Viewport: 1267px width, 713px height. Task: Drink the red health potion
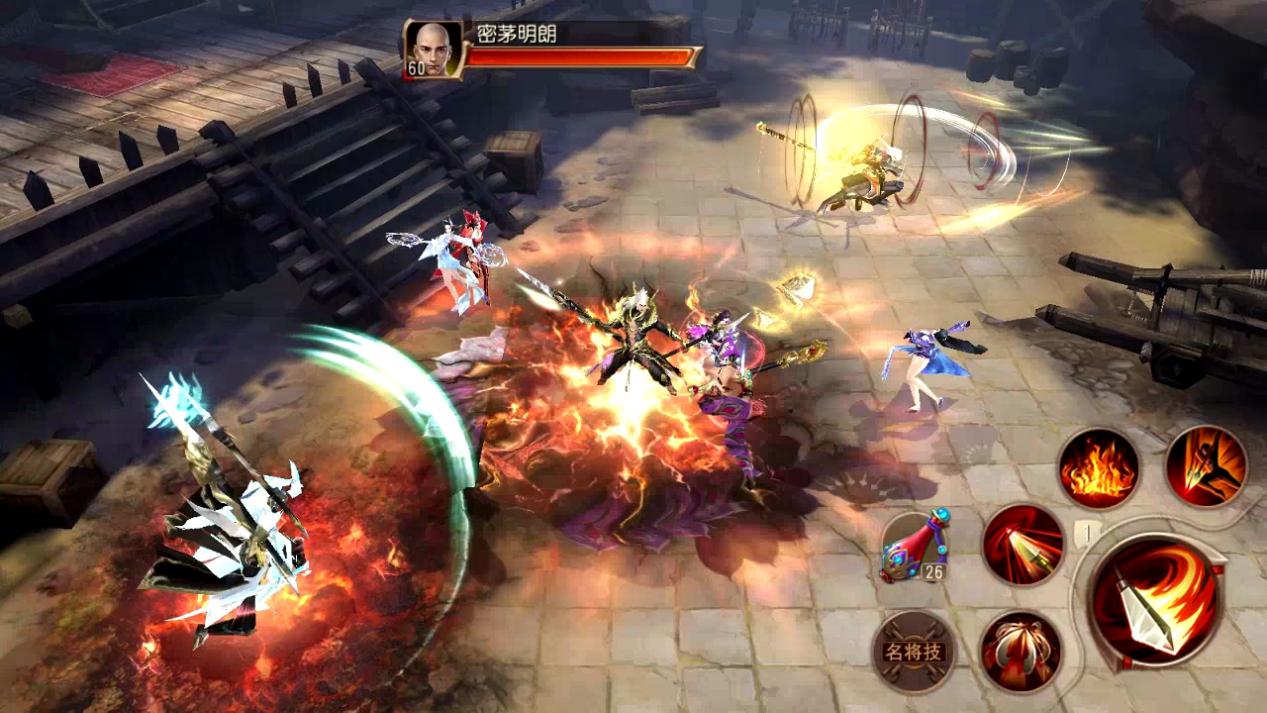[x=914, y=545]
